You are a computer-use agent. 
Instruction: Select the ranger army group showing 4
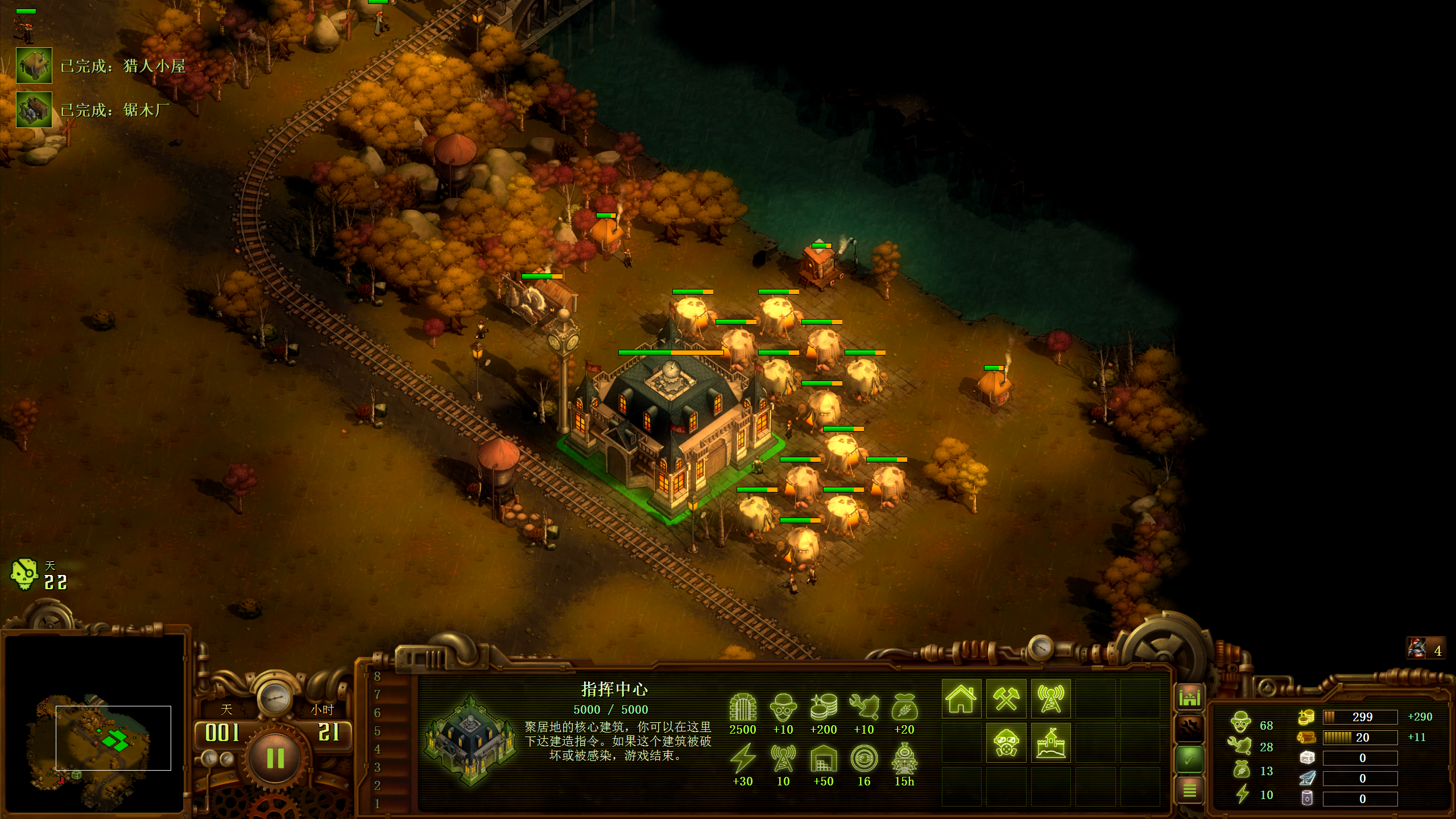[1425, 648]
